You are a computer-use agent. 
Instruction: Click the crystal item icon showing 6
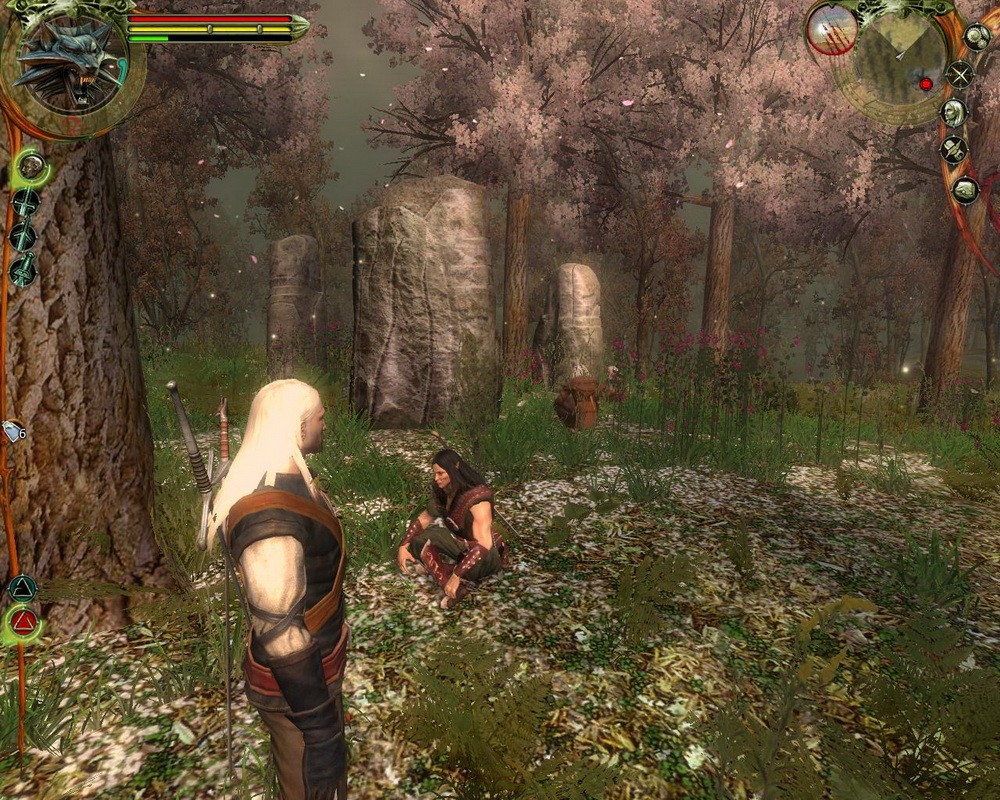[14, 431]
